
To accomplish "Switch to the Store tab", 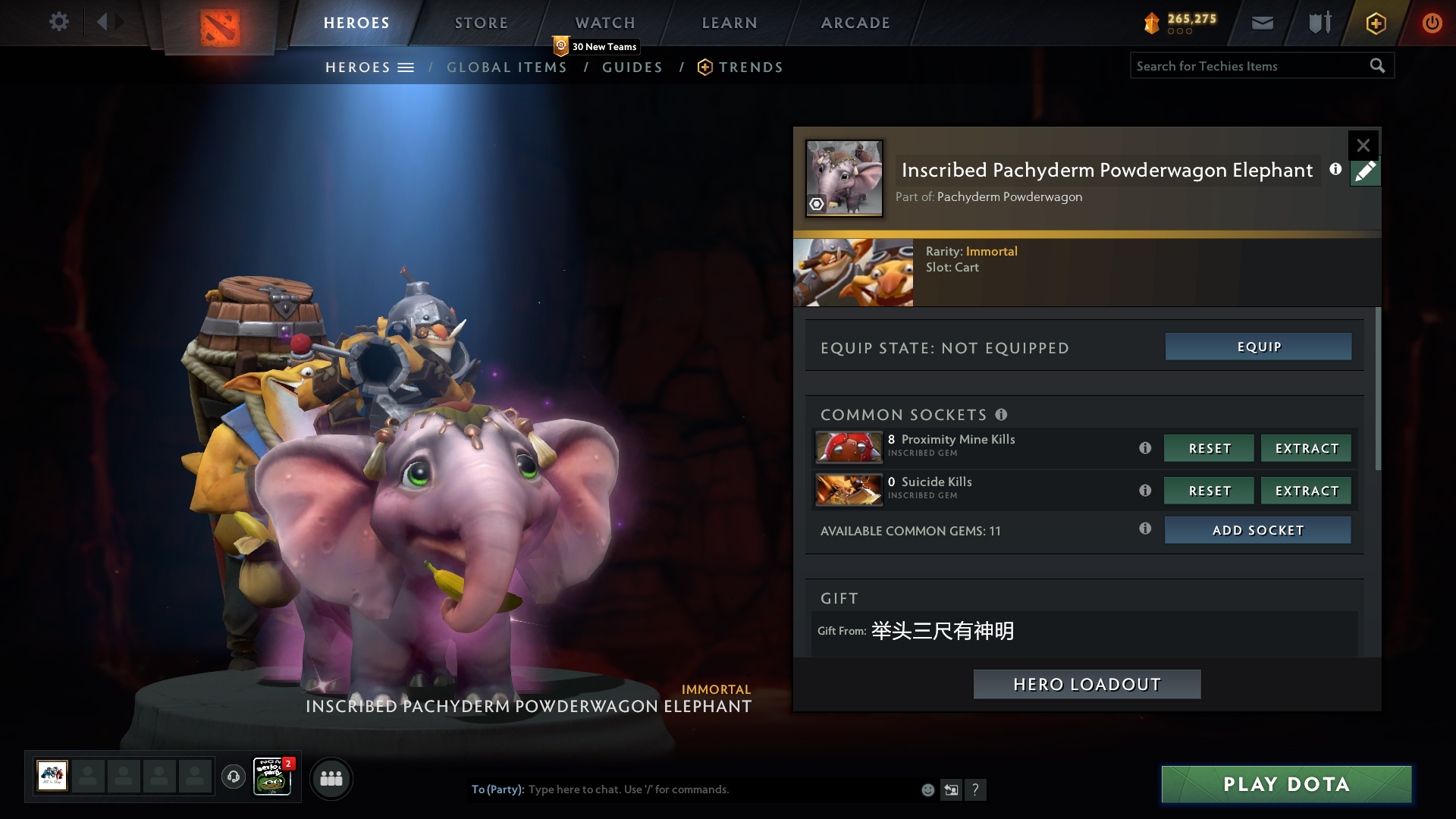I will pyautogui.click(x=481, y=23).
